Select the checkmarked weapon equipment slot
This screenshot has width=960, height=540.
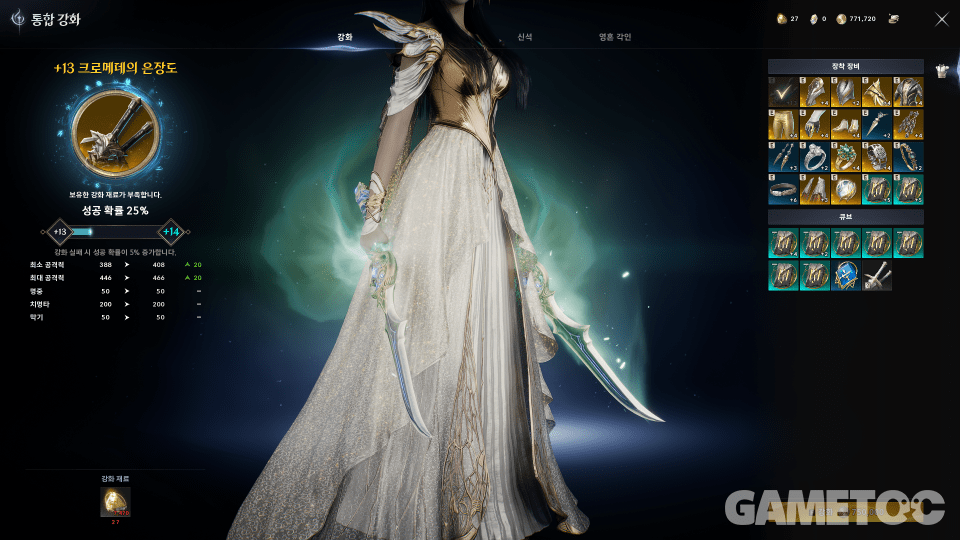tap(783, 92)
